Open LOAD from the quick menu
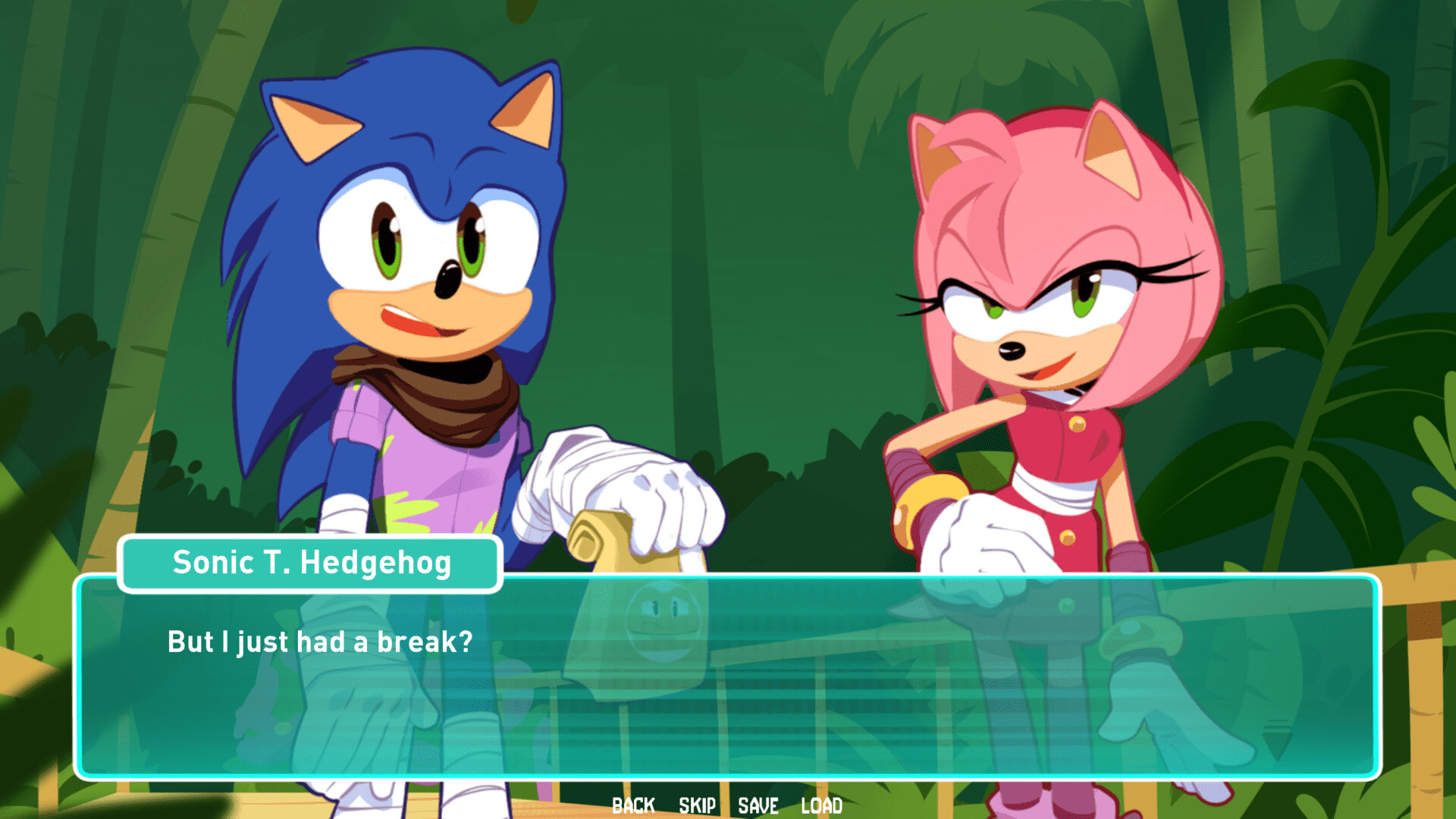This screenshot has height=819, width=1456. click(821, 805)
